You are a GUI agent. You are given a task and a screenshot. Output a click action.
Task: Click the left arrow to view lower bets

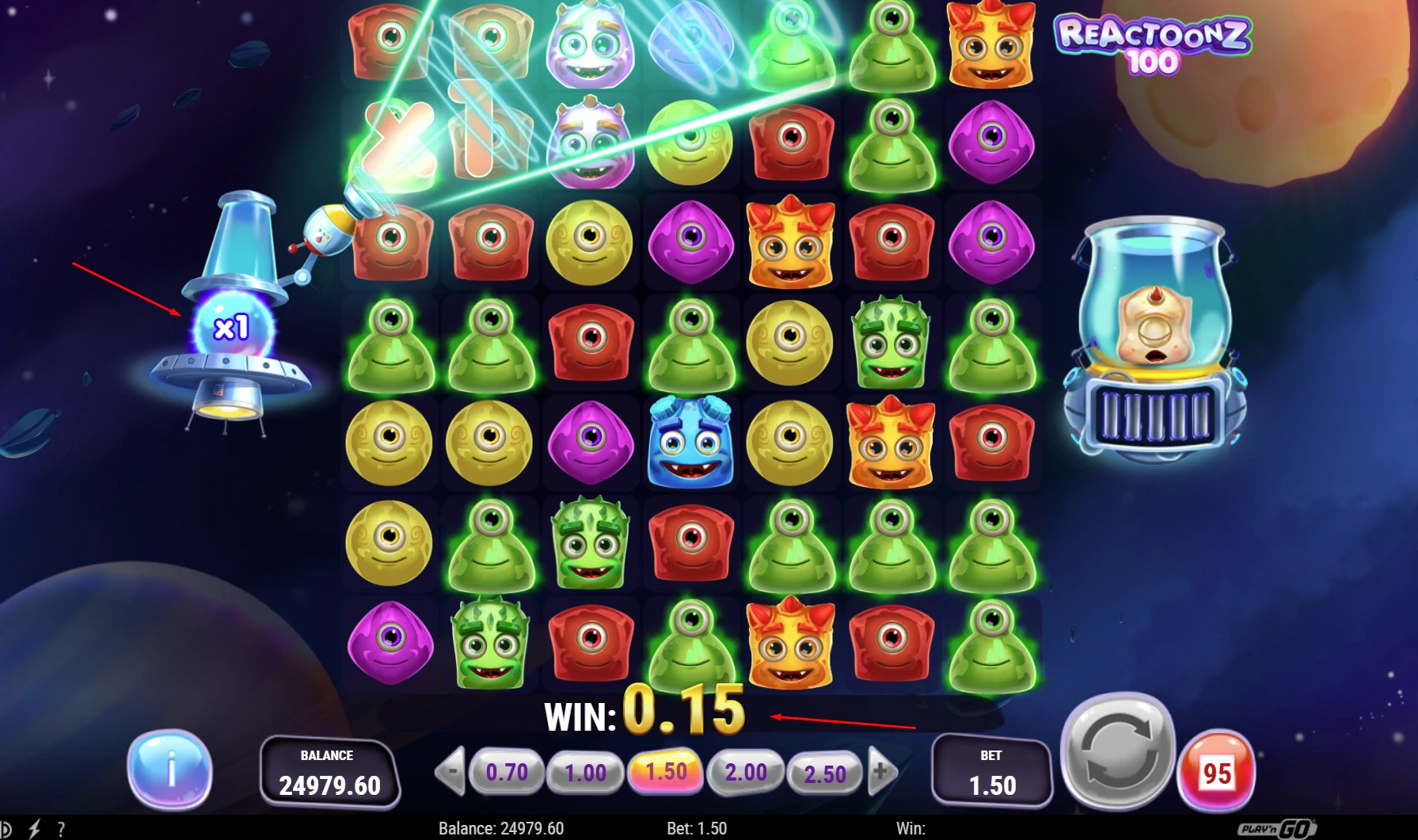click(452, 770)
